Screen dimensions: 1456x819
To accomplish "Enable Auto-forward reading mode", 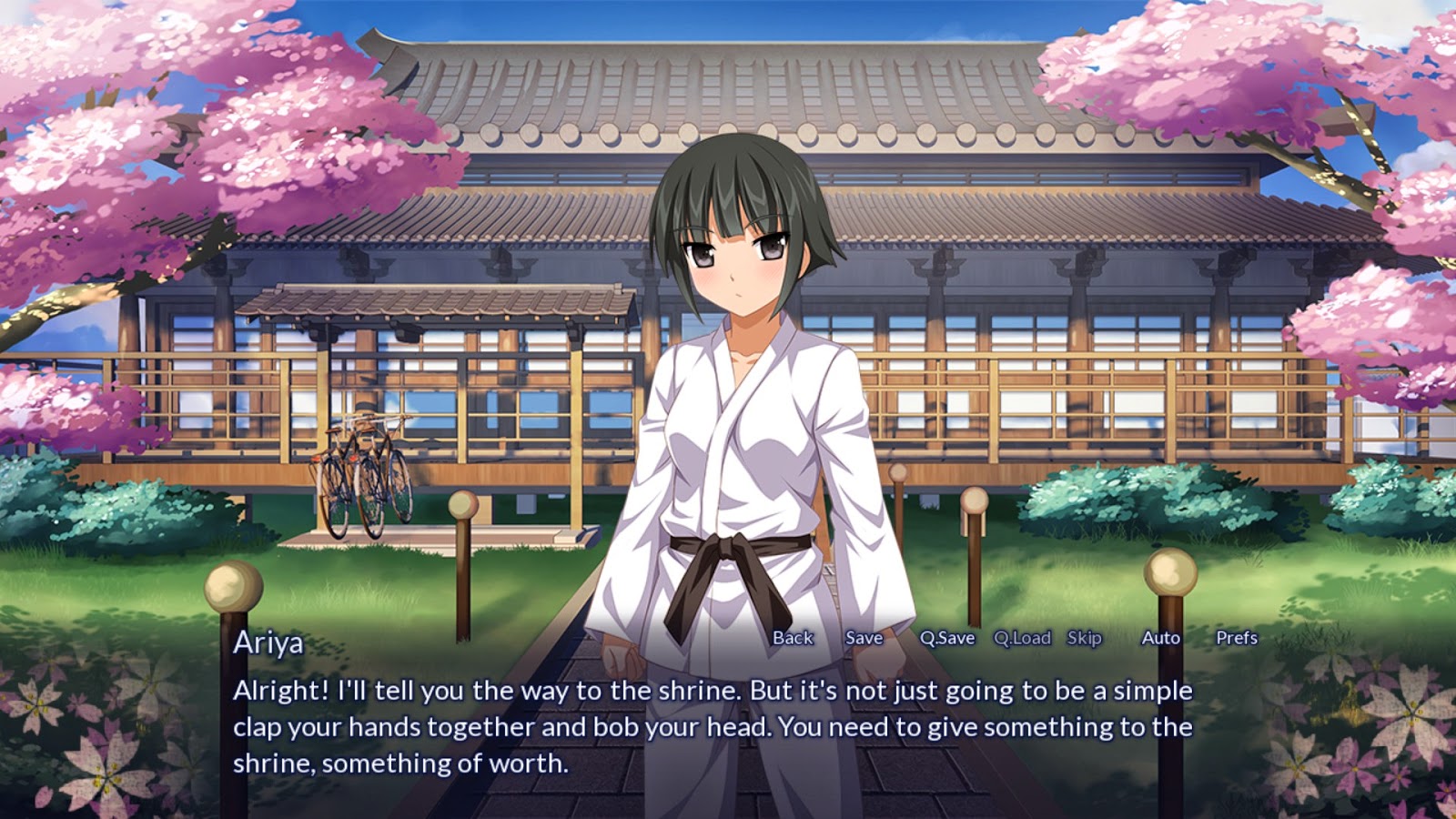I will [1159, 639].
